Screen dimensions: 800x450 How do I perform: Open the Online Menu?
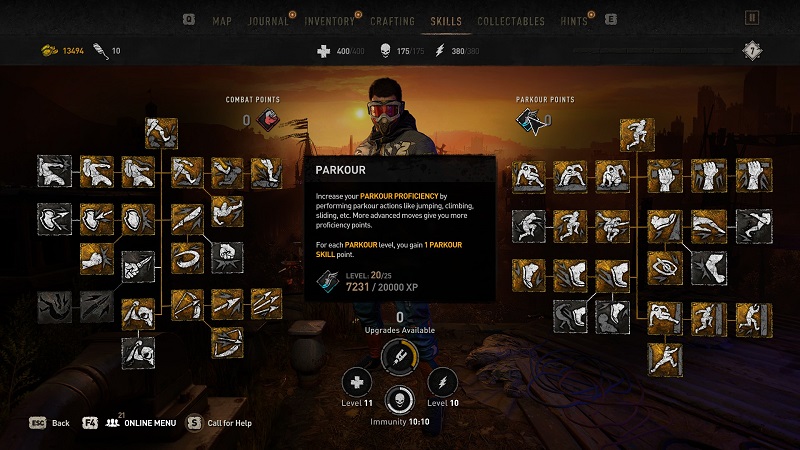pyautogui.click(x=142, y=423)
